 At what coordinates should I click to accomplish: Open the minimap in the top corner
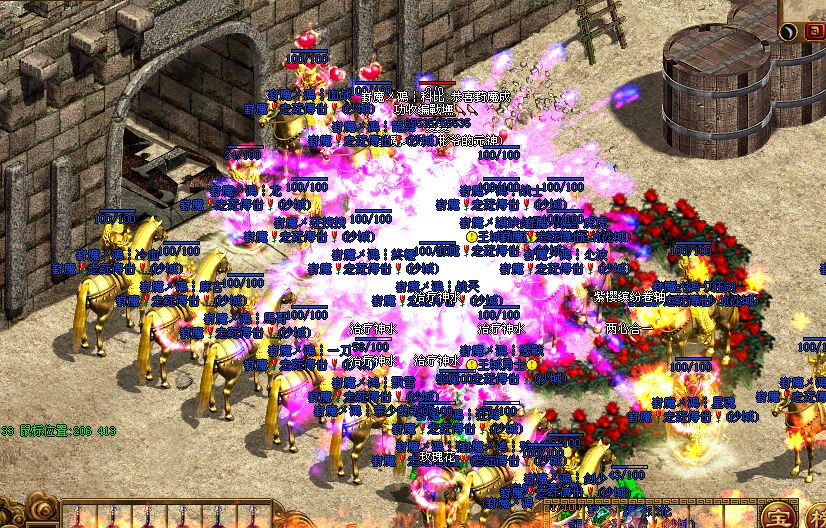pos(805,8)
